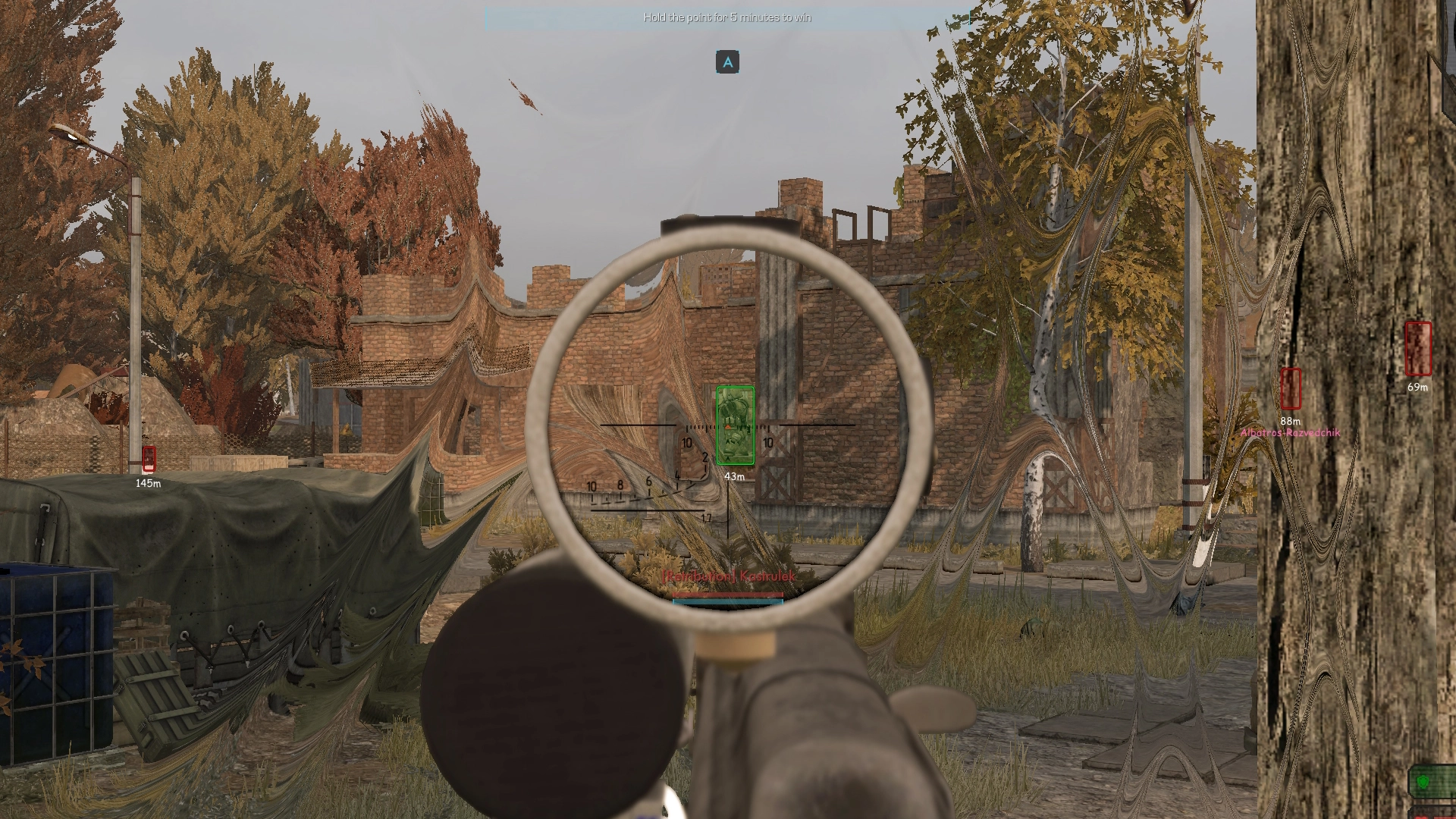This screenshot has width=1456, height=819.
Task: Click the red health bar above the capture bar
Action: pos(726,595)
